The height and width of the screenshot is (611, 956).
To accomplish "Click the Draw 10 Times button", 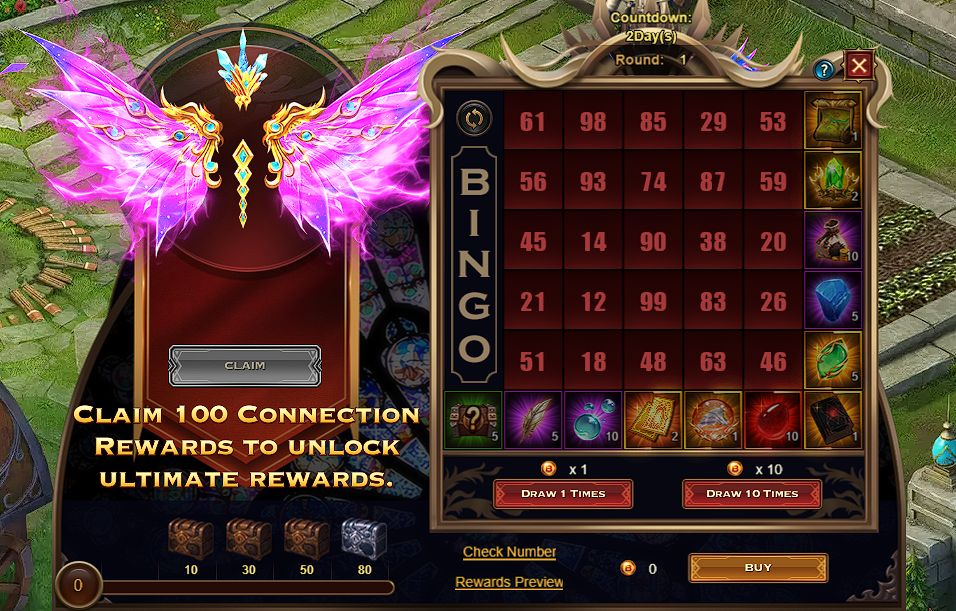I will 752,493.
